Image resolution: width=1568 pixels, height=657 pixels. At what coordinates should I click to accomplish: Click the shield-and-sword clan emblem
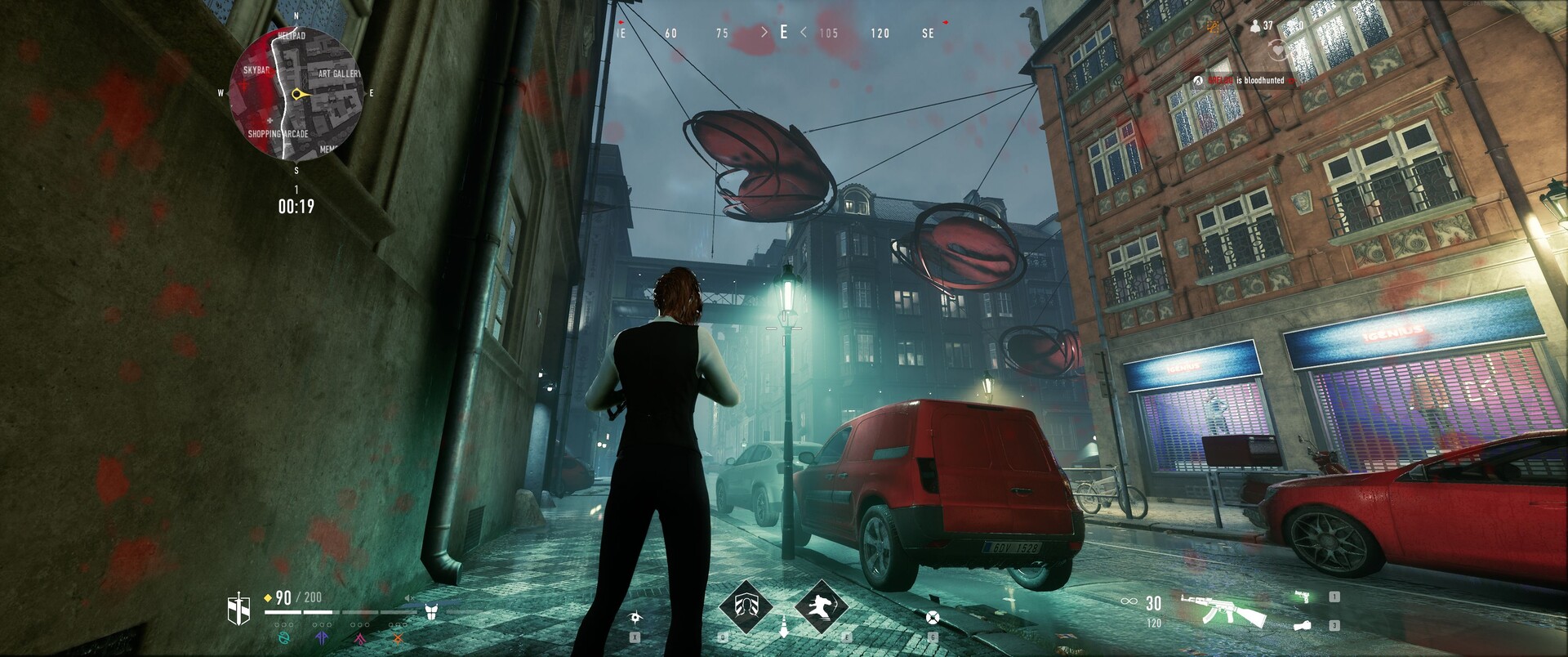(x=238, y=609)
